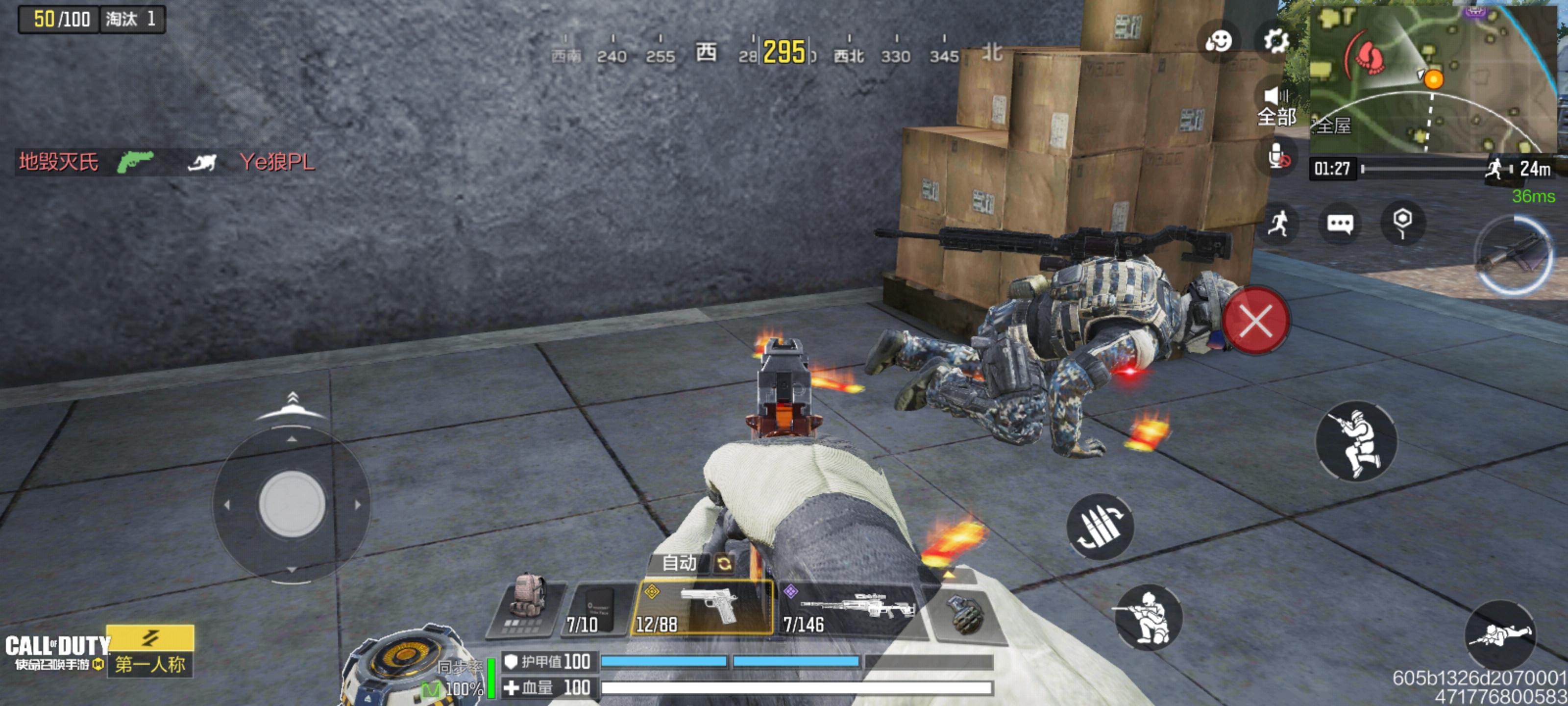
Task: Close the loot prompt with red X
Action: [1256, 321]
